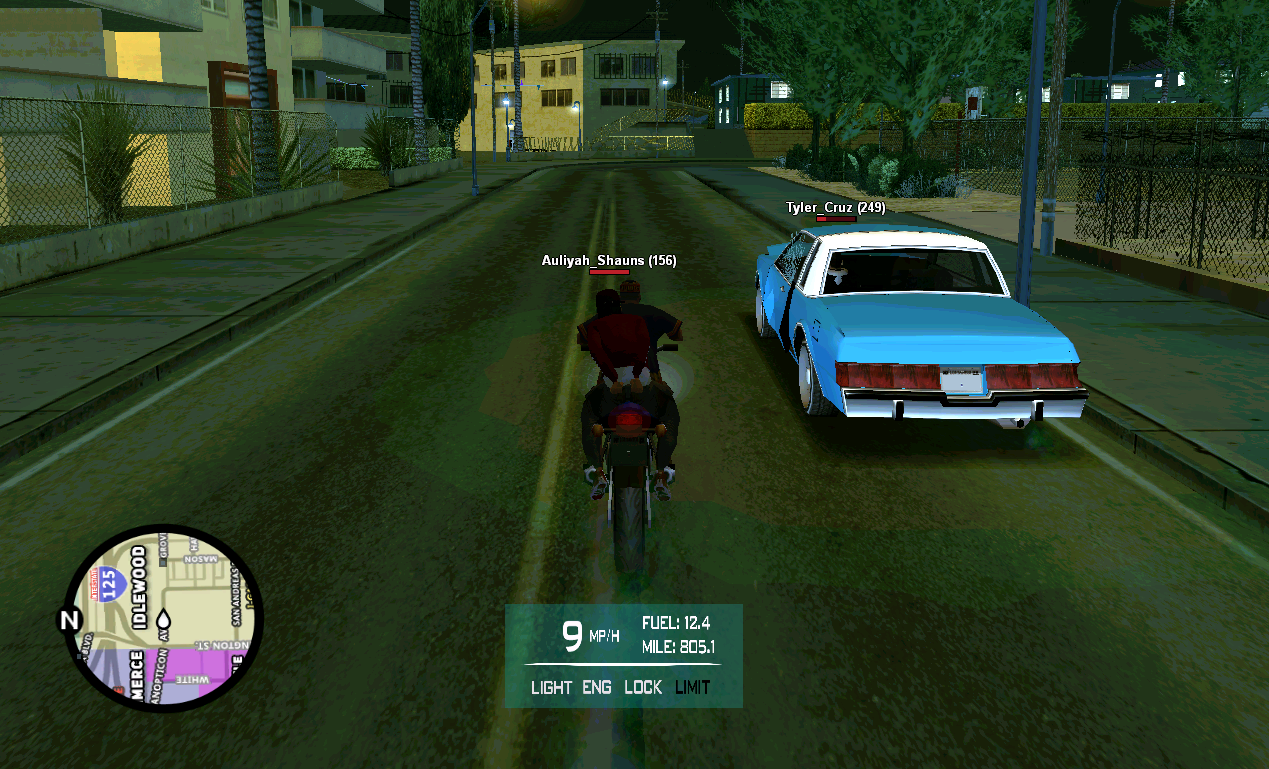Toggle the LIGHT indicator on vehicle panel

tap(551, 687)
